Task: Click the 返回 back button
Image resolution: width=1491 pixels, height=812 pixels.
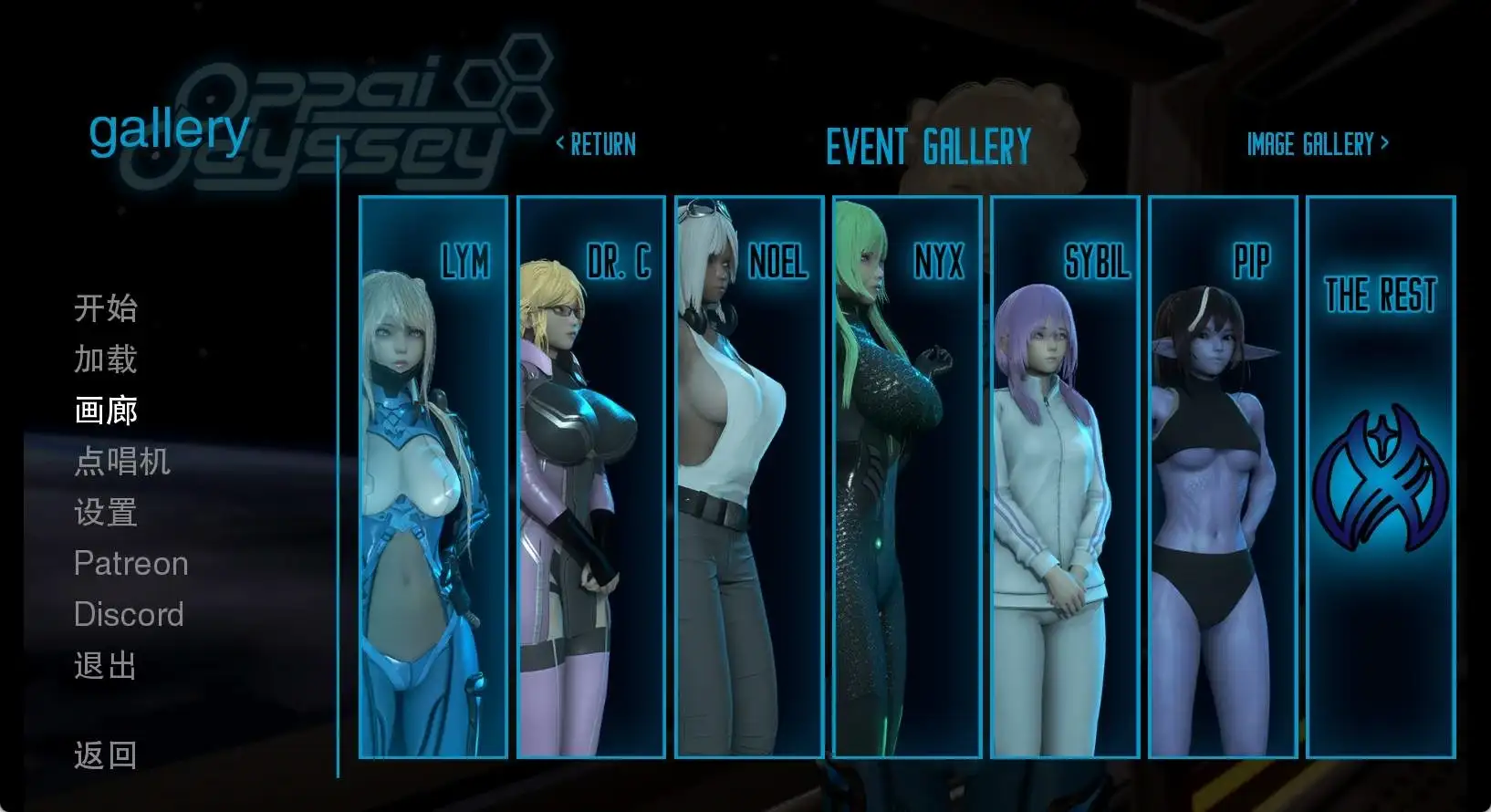Action: [x=106, y=755]
